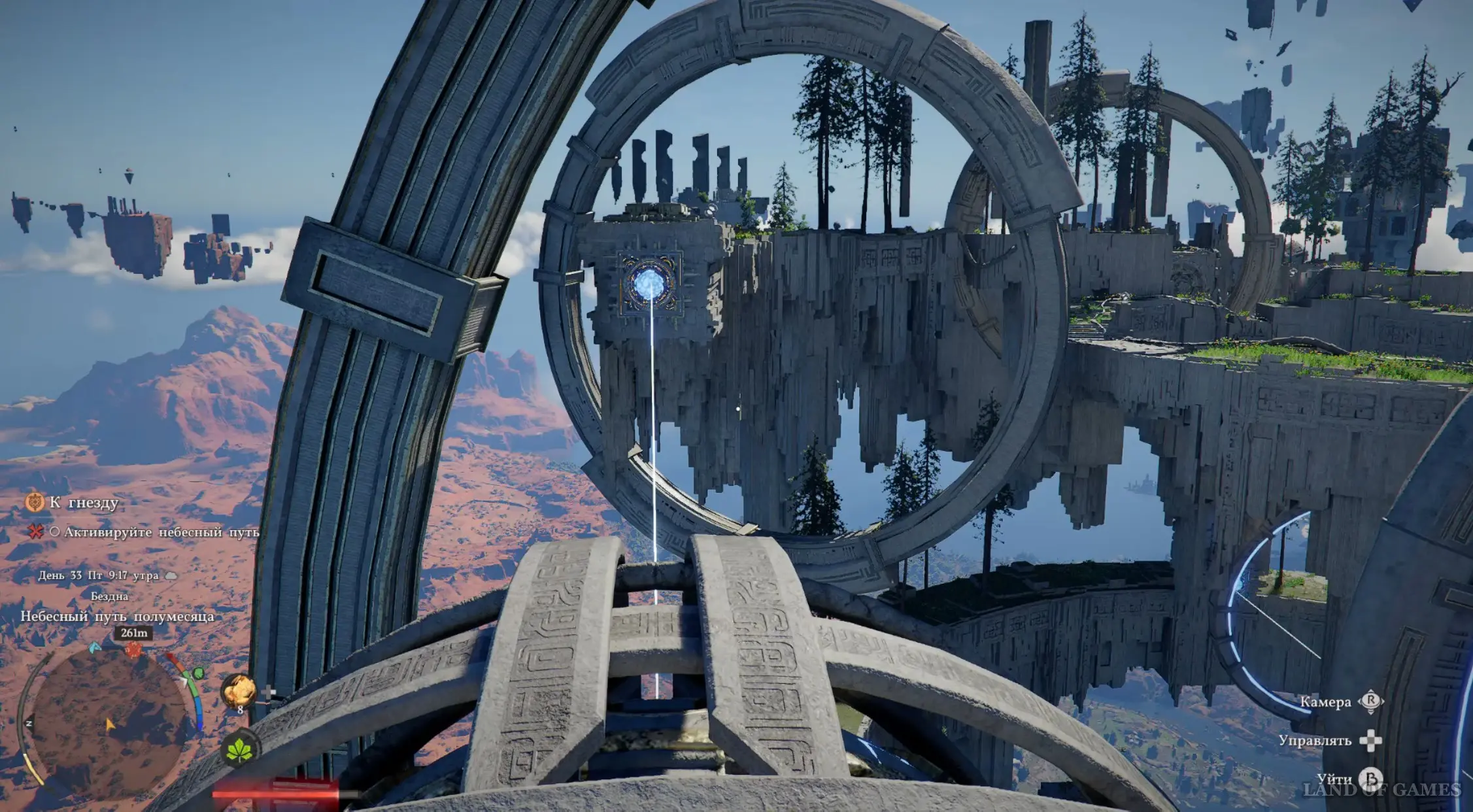
Task: Click the blue arrow marker above the minimap
Action: tap(95, 647)
